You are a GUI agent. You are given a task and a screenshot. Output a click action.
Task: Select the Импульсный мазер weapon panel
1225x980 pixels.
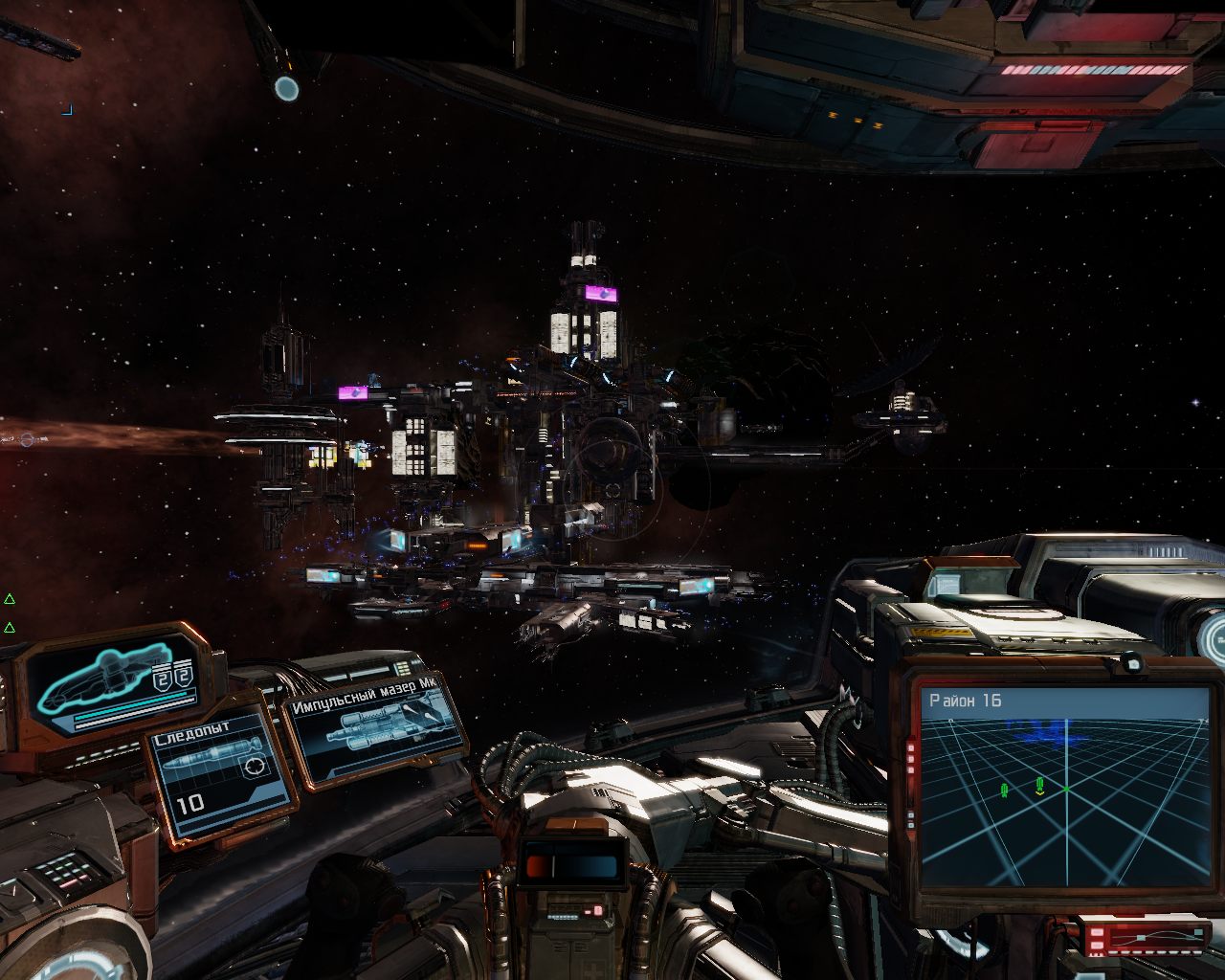377,729
